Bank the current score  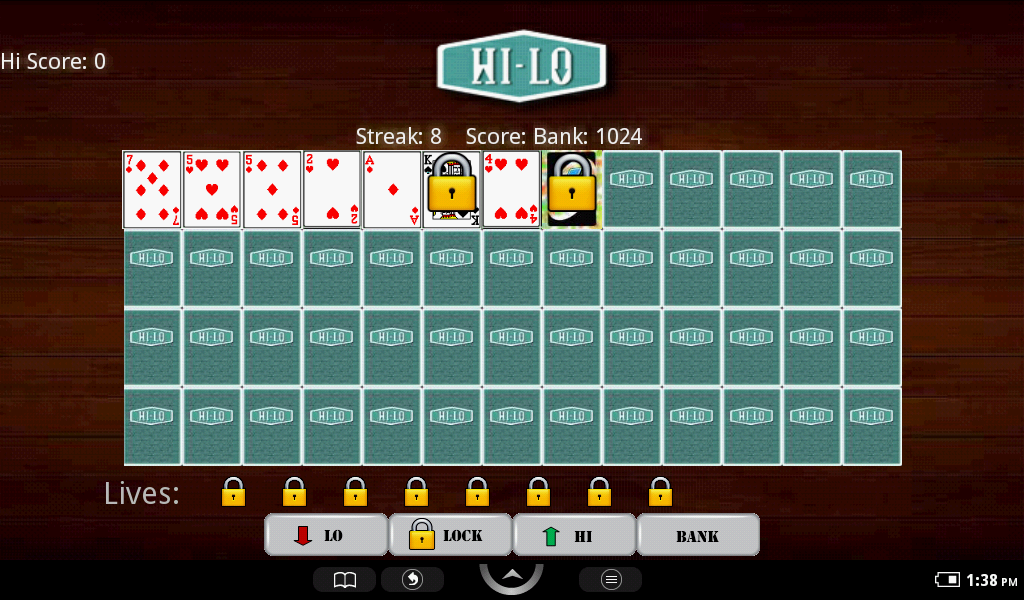pyautogui.click(x=697, y=535)
